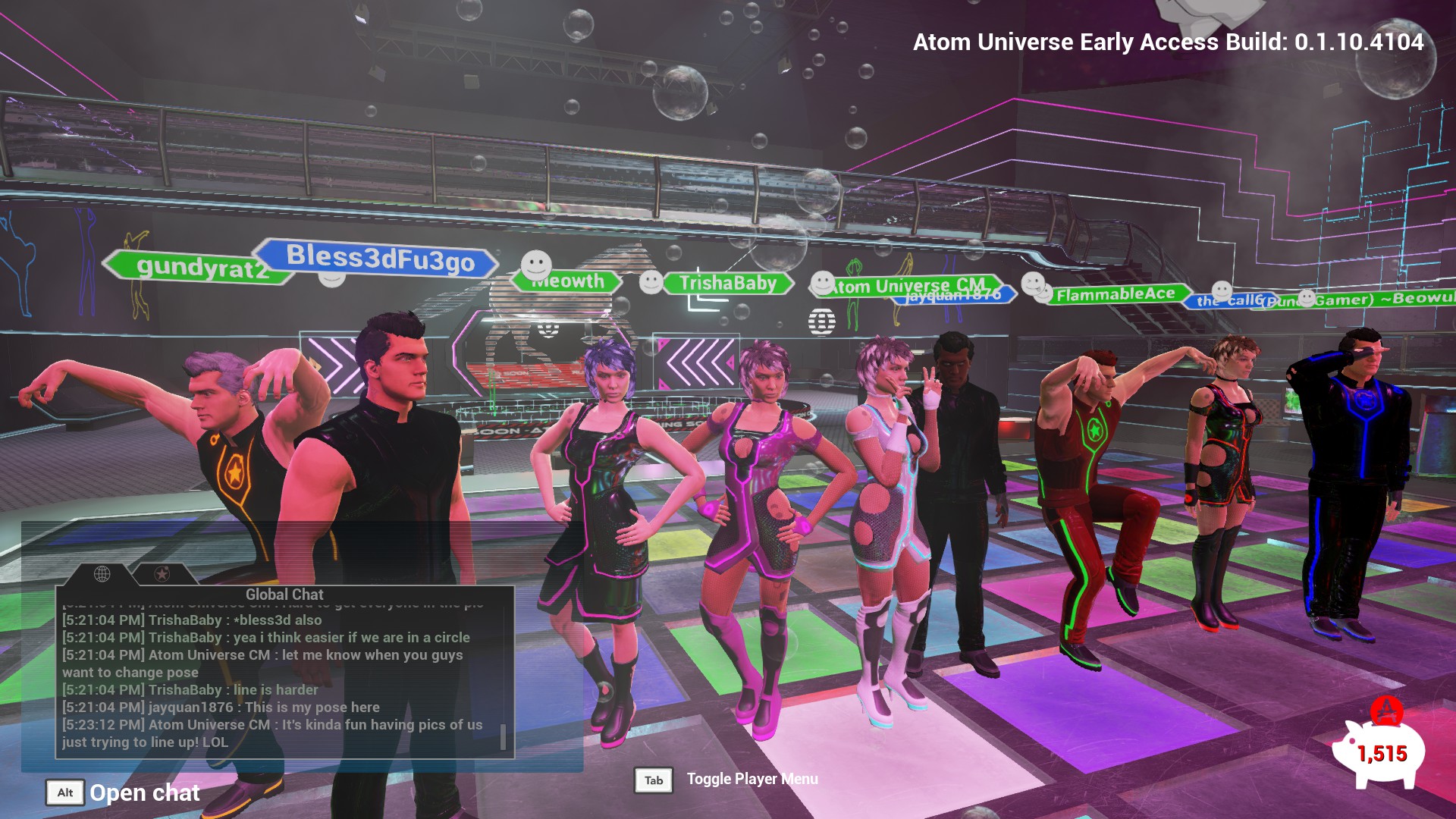The width and height of the screenshot is (1456, 819).
Task: Click the Global Chat scrollbar handle
Action: coord(503,736)
